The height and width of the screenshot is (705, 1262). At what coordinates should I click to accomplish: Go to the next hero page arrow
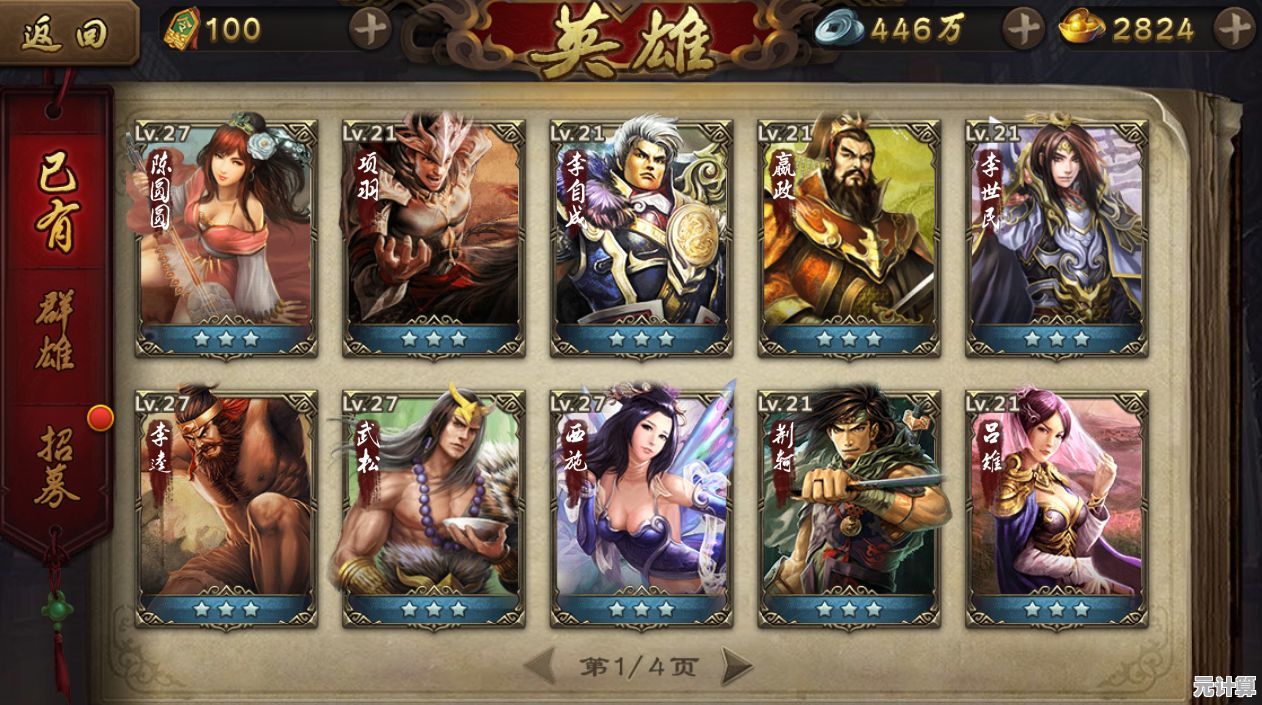[x=737, y=666]
